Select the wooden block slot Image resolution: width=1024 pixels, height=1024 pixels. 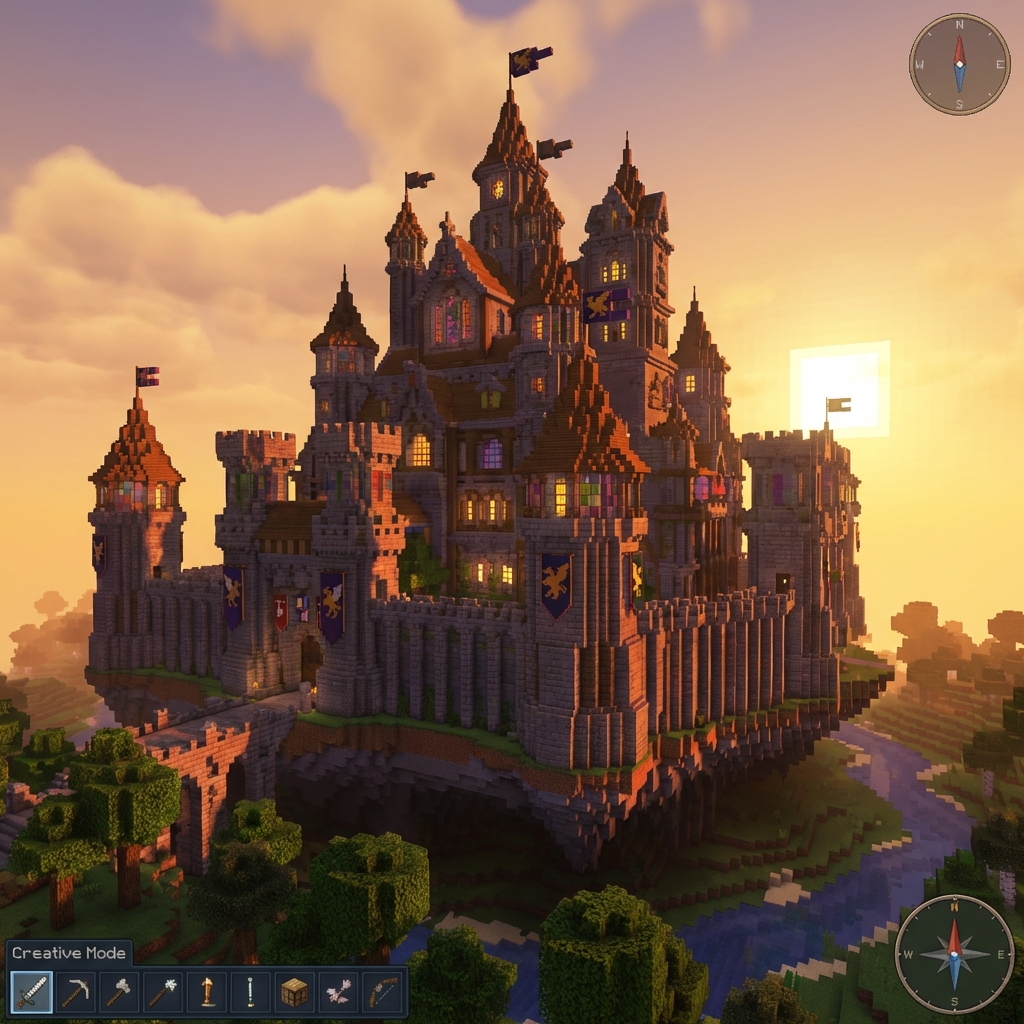coord(294,992)
